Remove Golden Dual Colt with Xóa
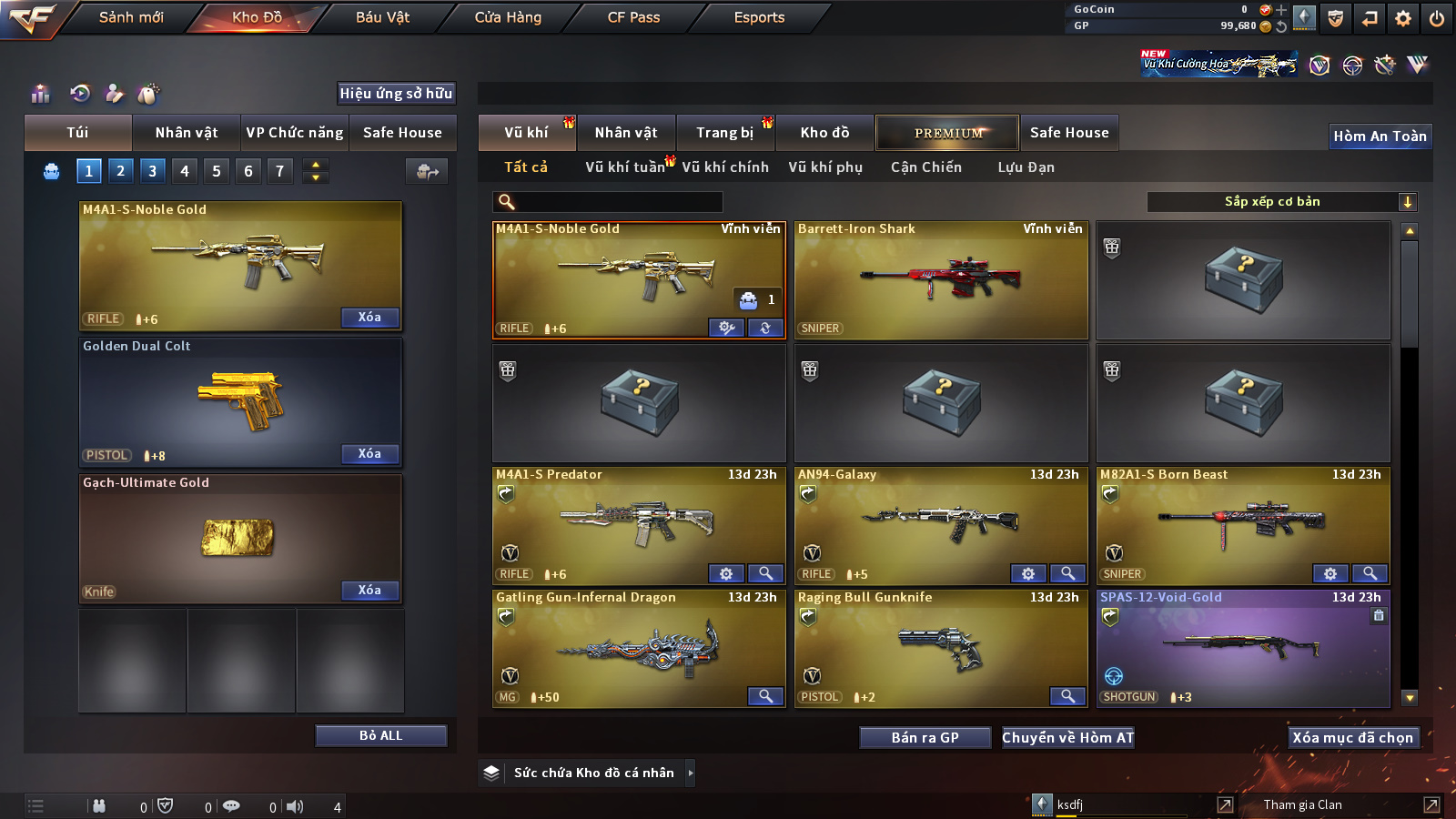 (x=369, y=454)
